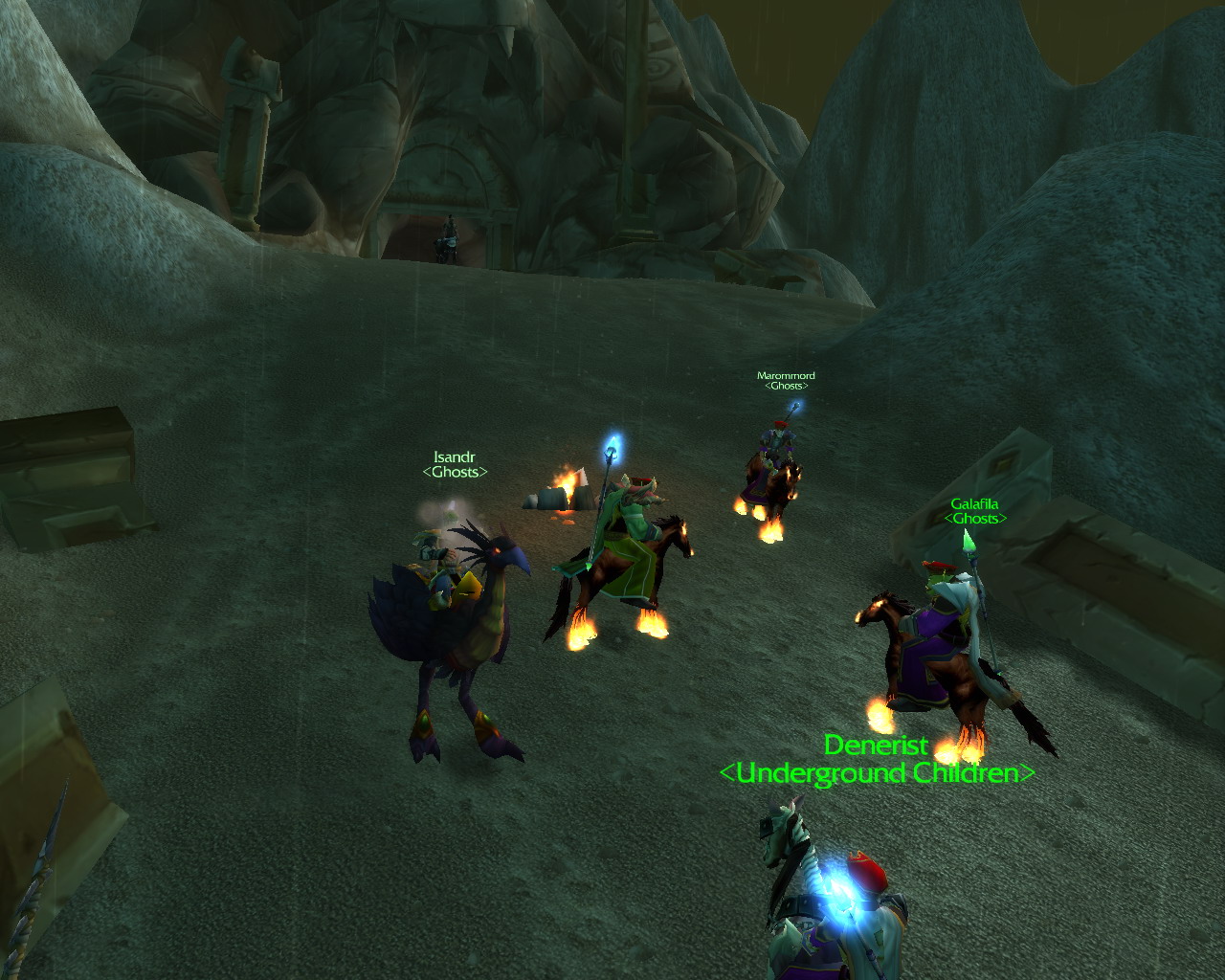Choose the Denerist name label
The image size is (1225, 980).
click(876, 745)
